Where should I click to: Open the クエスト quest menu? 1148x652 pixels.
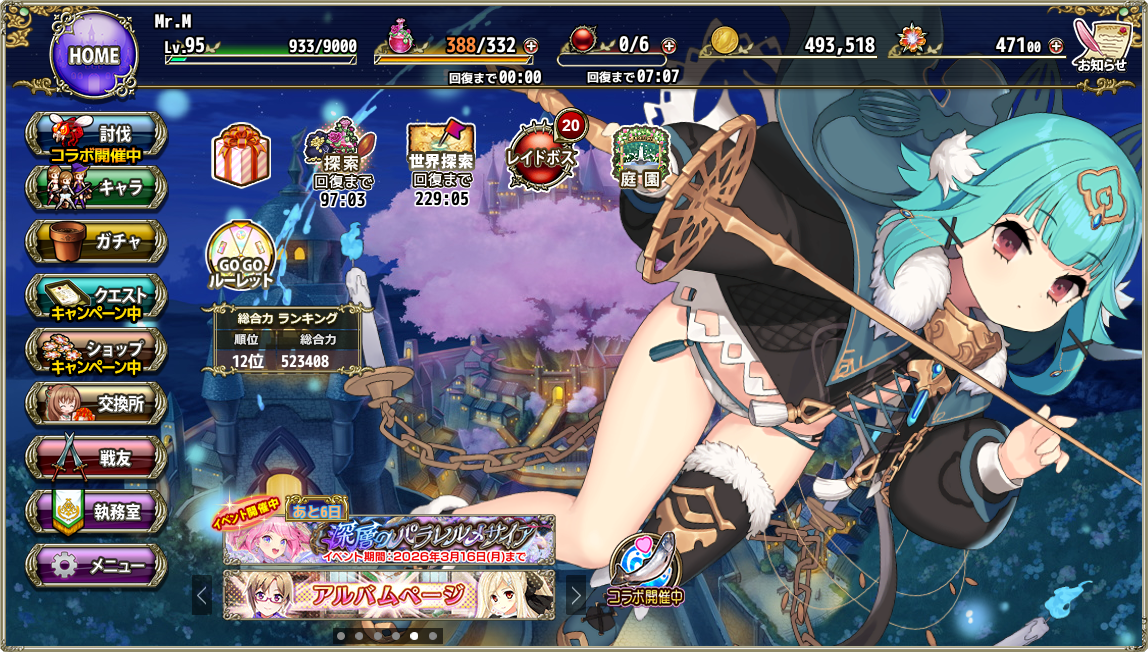pos(97,297)
